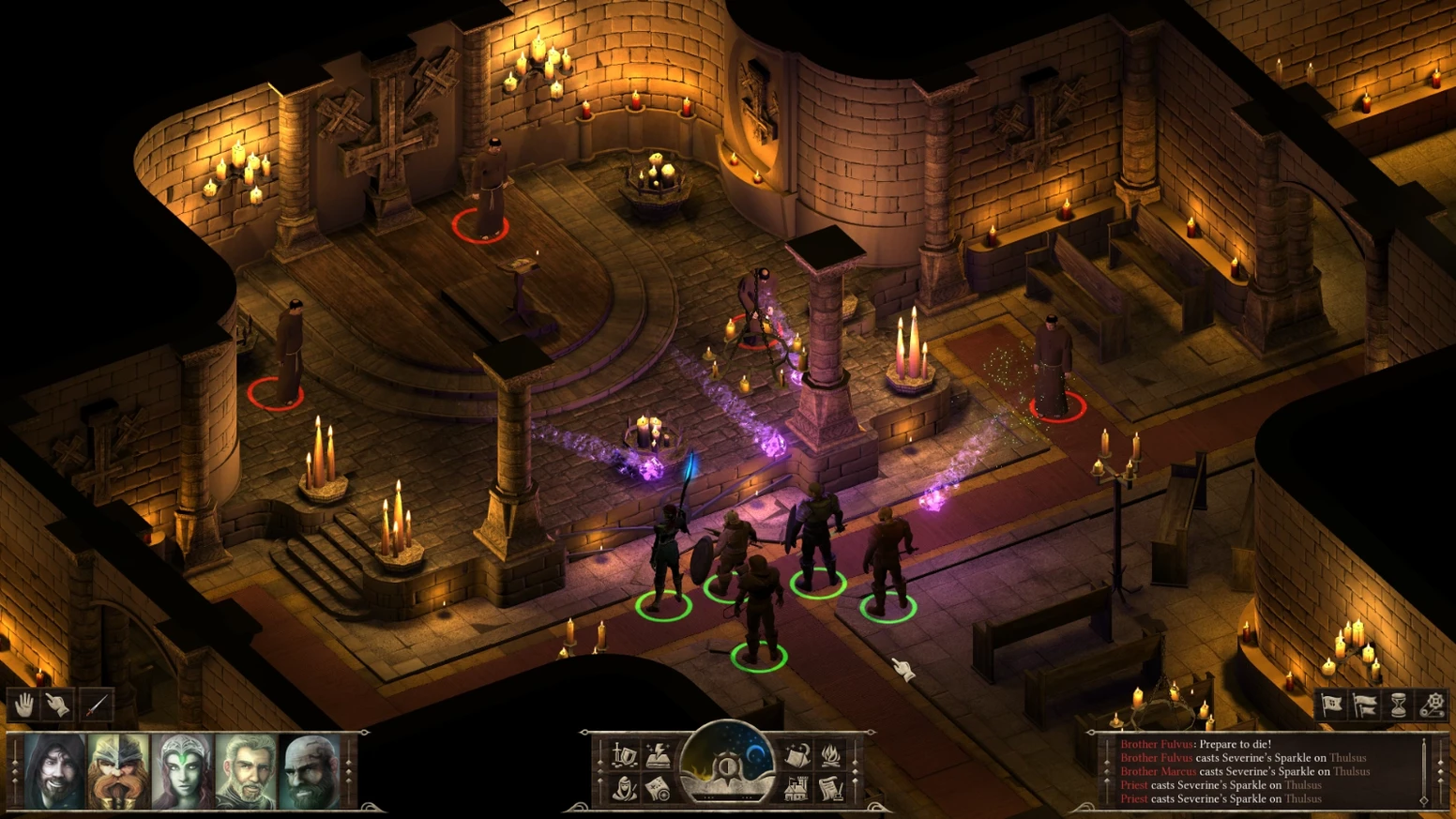Click the Brother Fulvus 'Prepare to die!' line
Image resolution: width=1456 pixels, height=819 pixels.
1198,744
